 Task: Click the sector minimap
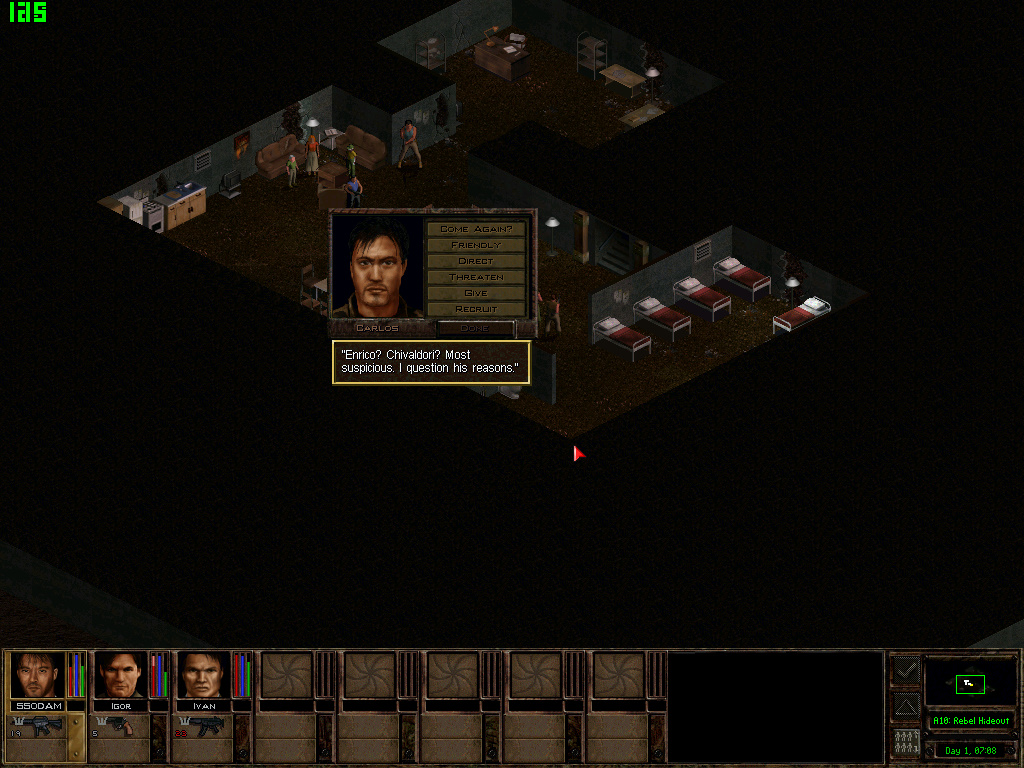970,684
